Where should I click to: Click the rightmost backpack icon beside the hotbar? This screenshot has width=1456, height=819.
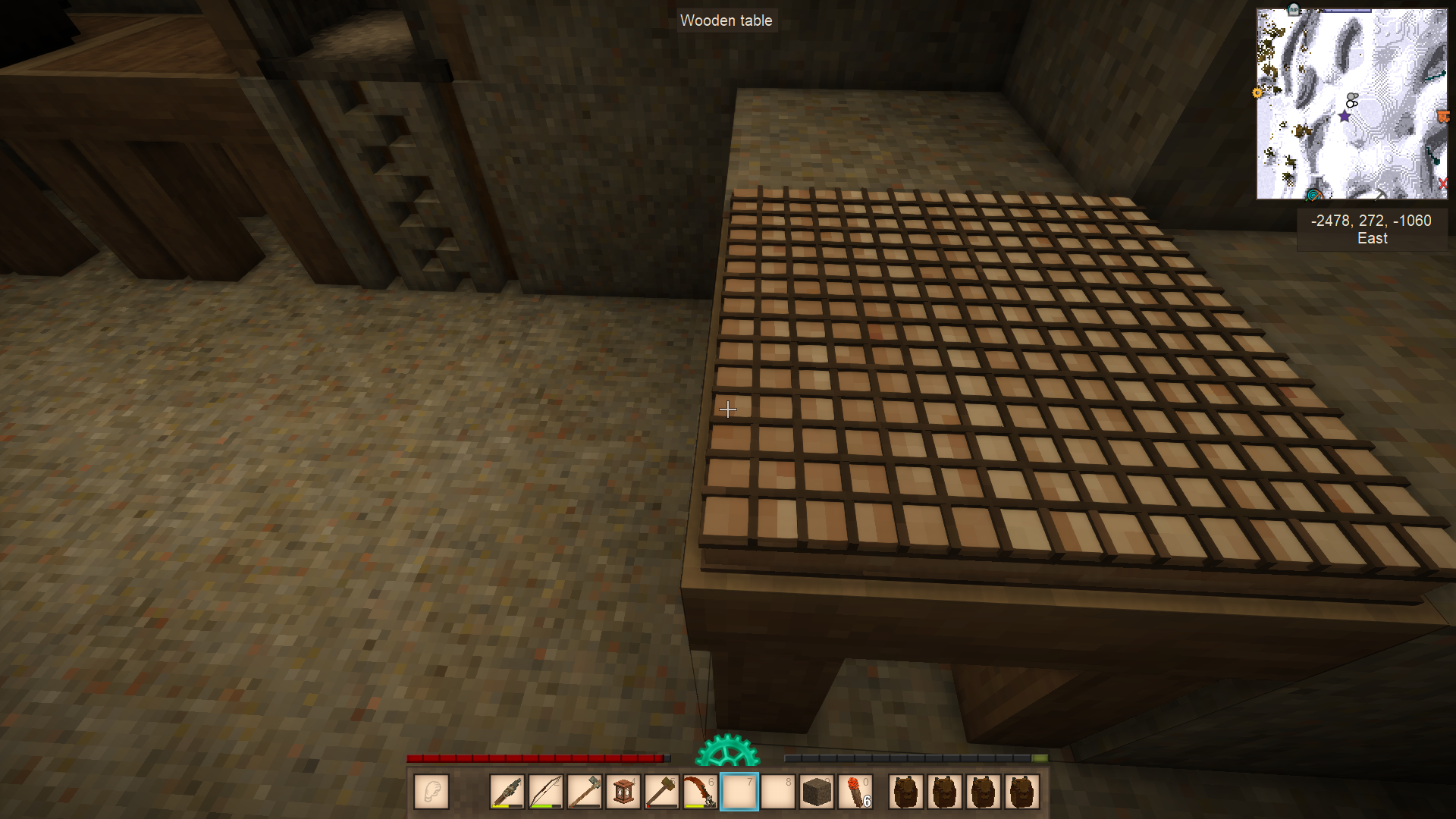[x=1021, y=791]
